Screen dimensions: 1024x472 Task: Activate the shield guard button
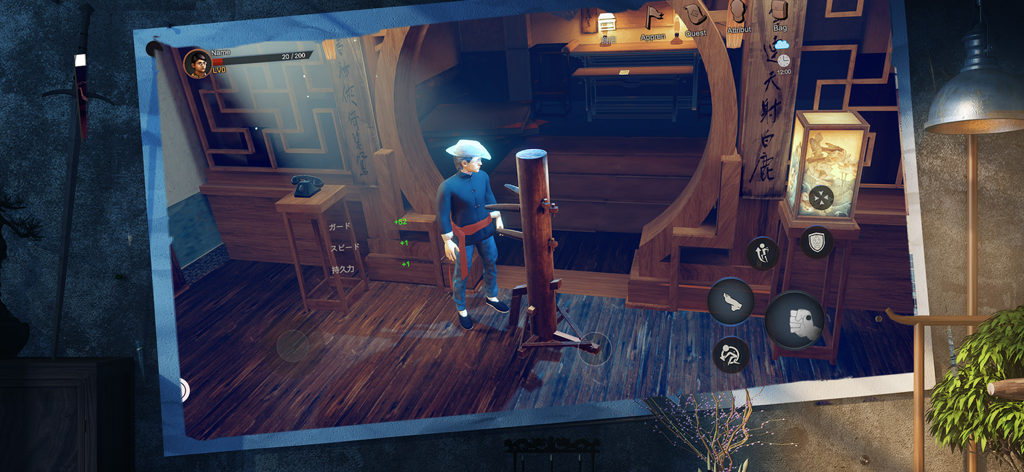(817, 241)
